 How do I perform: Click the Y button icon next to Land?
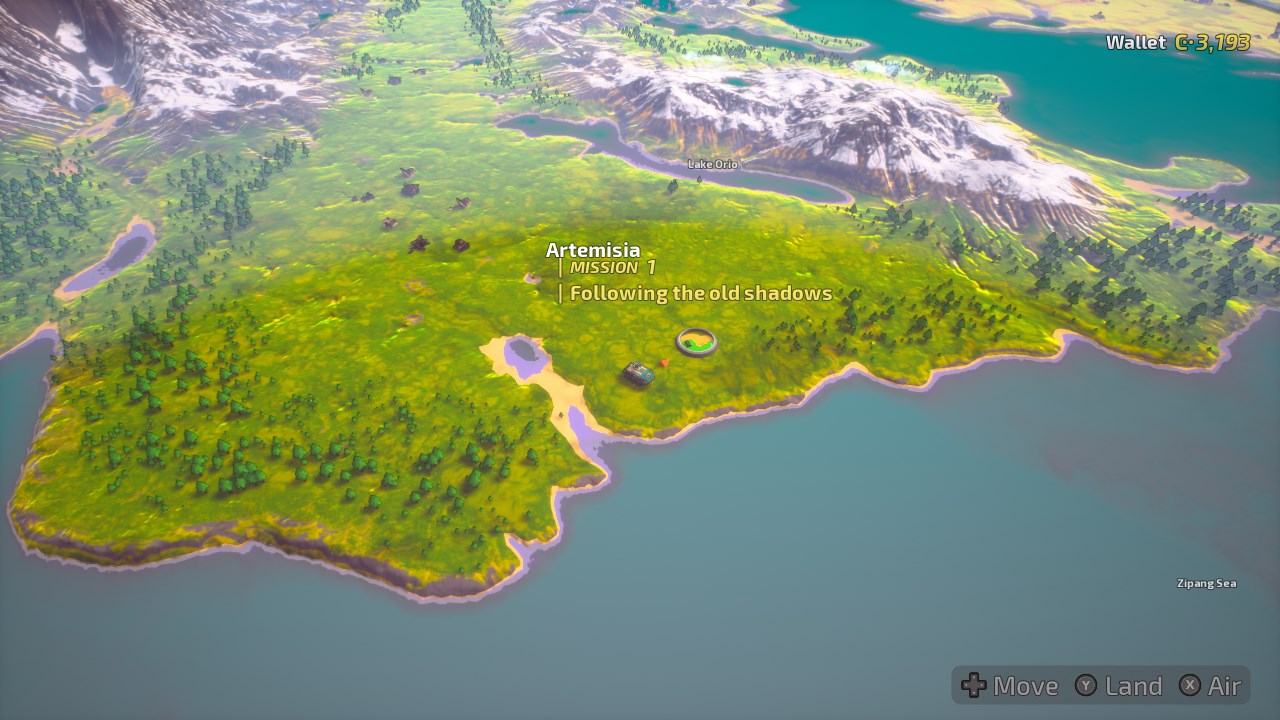(x=1085, y=686)
